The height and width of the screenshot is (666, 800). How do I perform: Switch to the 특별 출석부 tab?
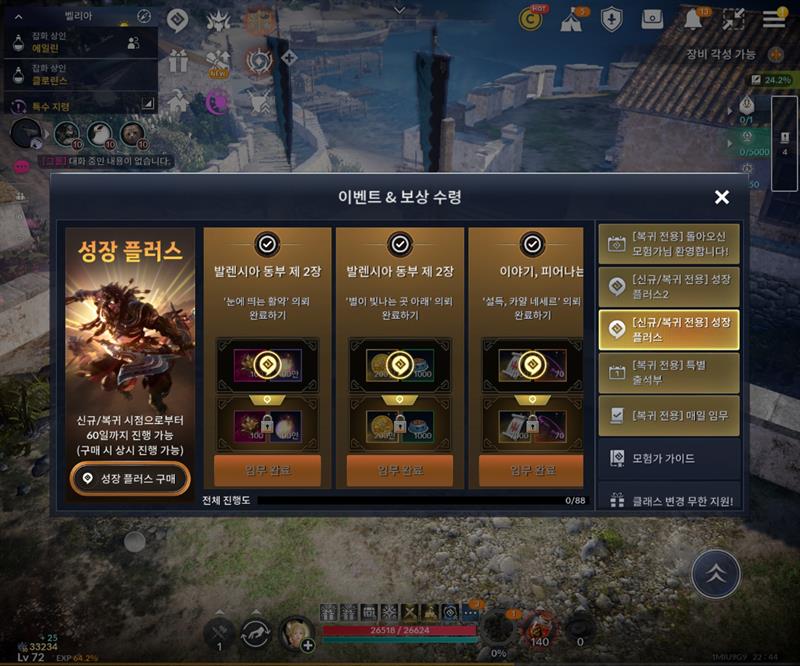[x=669, y=372]
